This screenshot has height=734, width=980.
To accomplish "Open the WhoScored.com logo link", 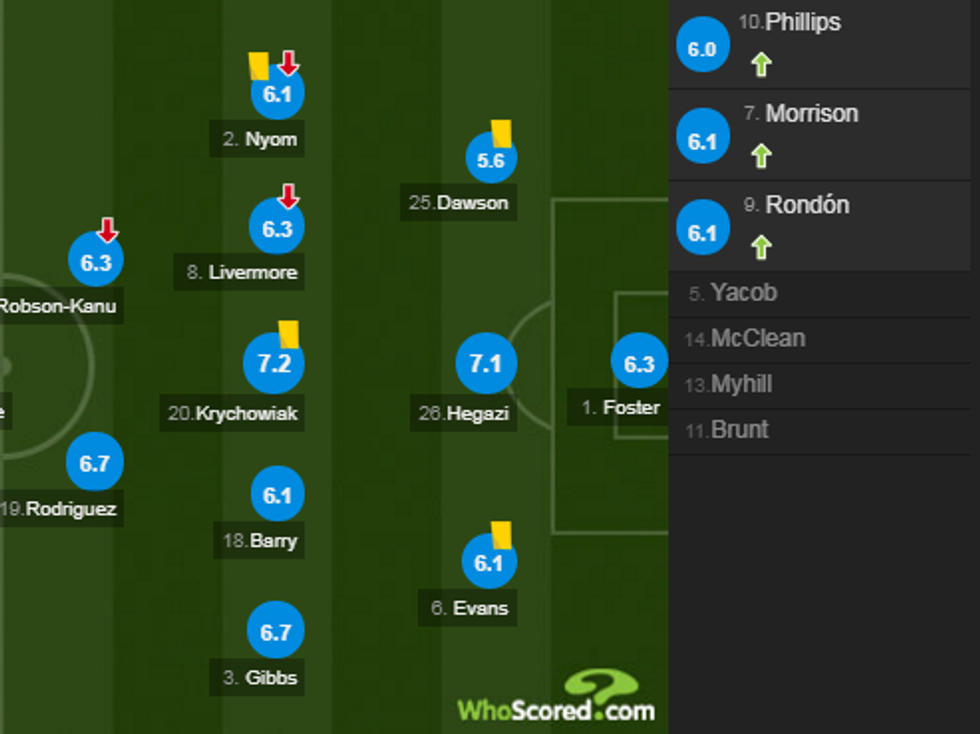I will [x=556, y=700].
